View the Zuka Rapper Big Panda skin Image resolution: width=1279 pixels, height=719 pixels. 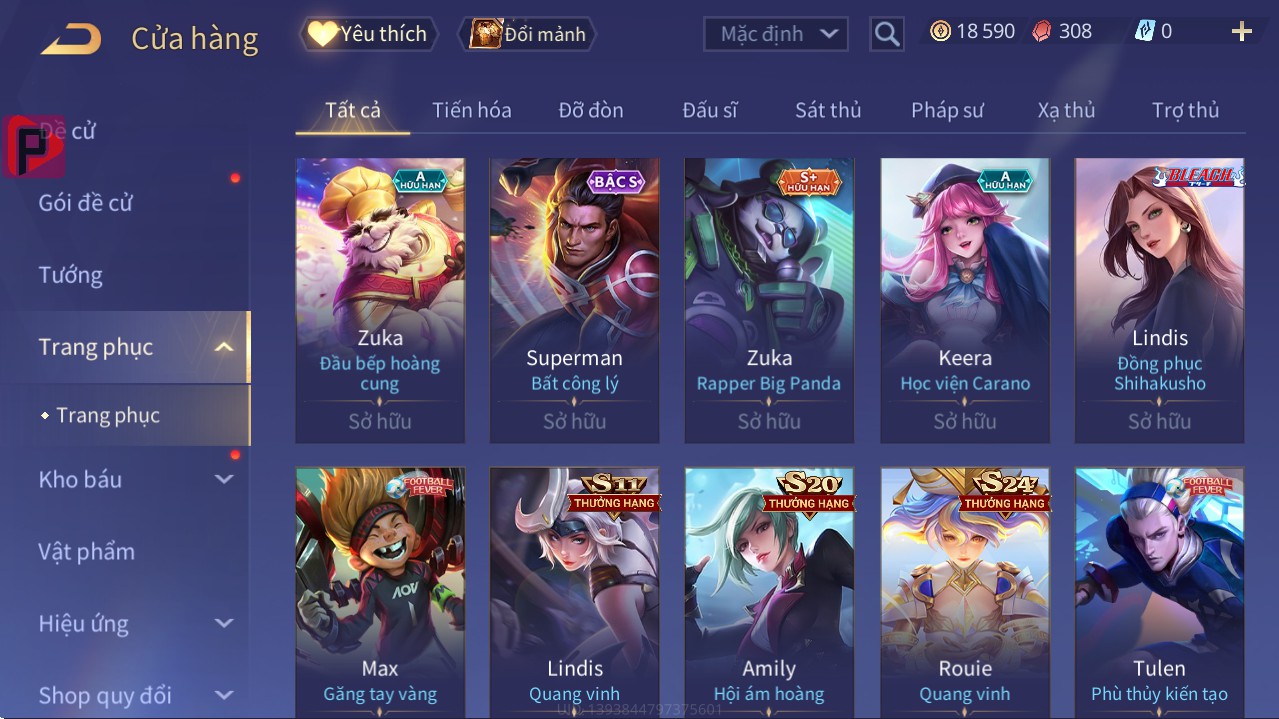click(x=769, y=300)
